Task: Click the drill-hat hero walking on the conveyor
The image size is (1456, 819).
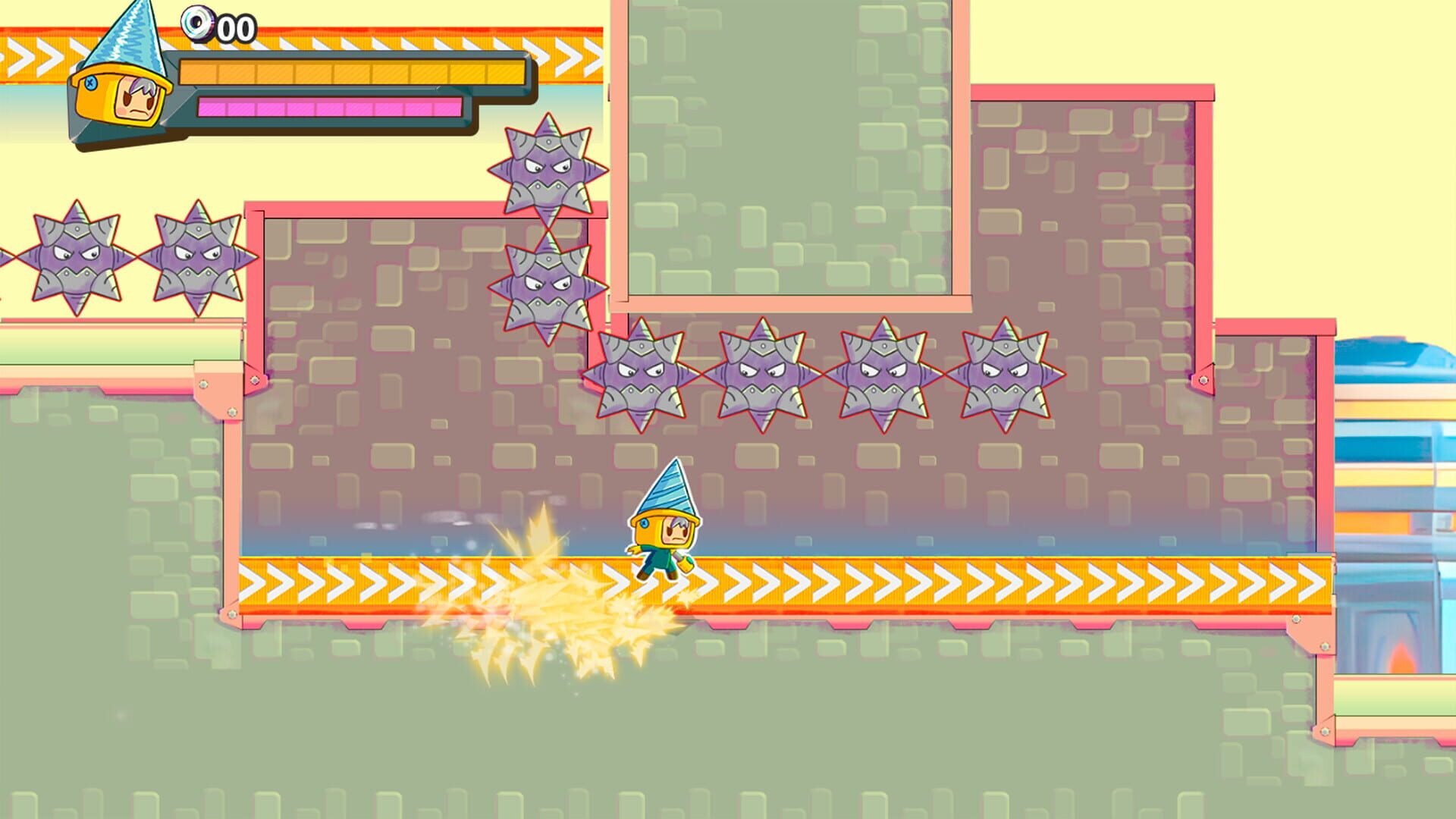Action: 664,531
